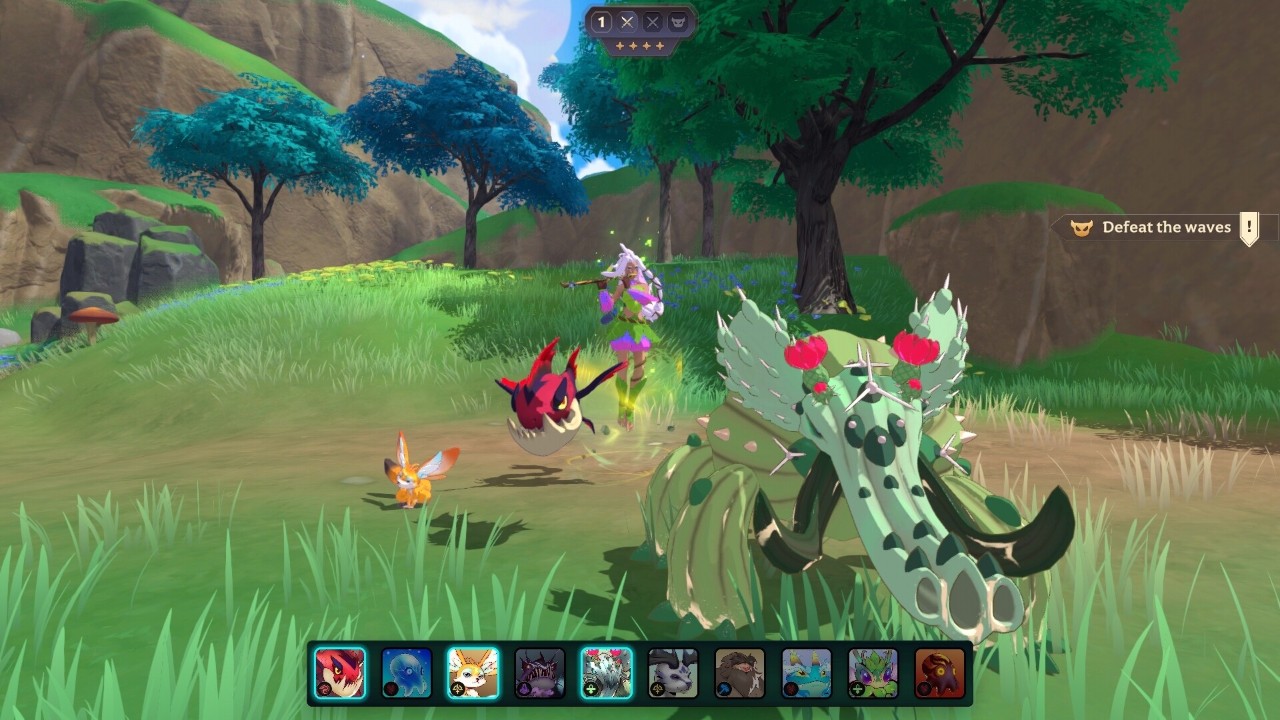Viewport: 1280px width, 720px height.
Task: Select the dark purple toothy creature slot
Action: pos(540,673)
